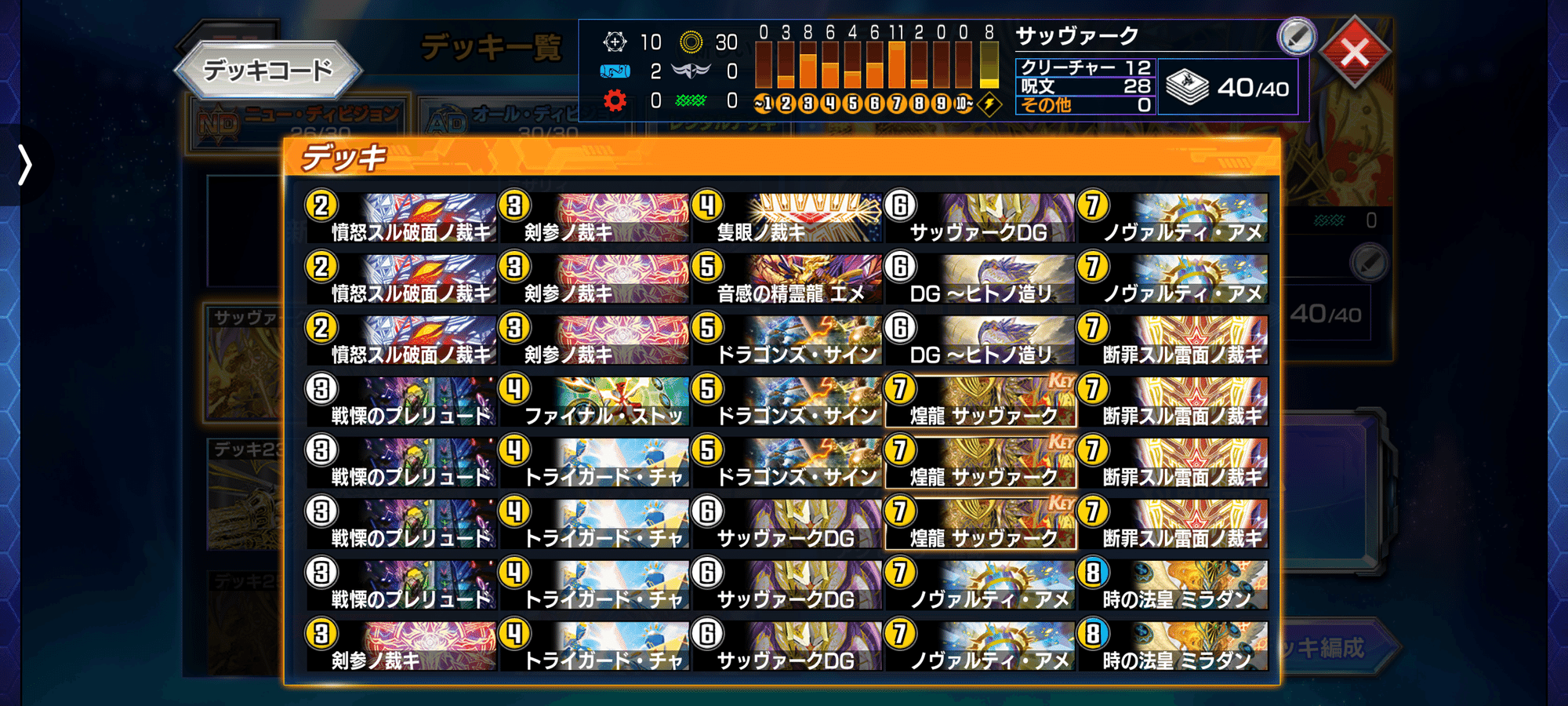Select the red gear icon

pyautogui.click(x=615, y=100)
